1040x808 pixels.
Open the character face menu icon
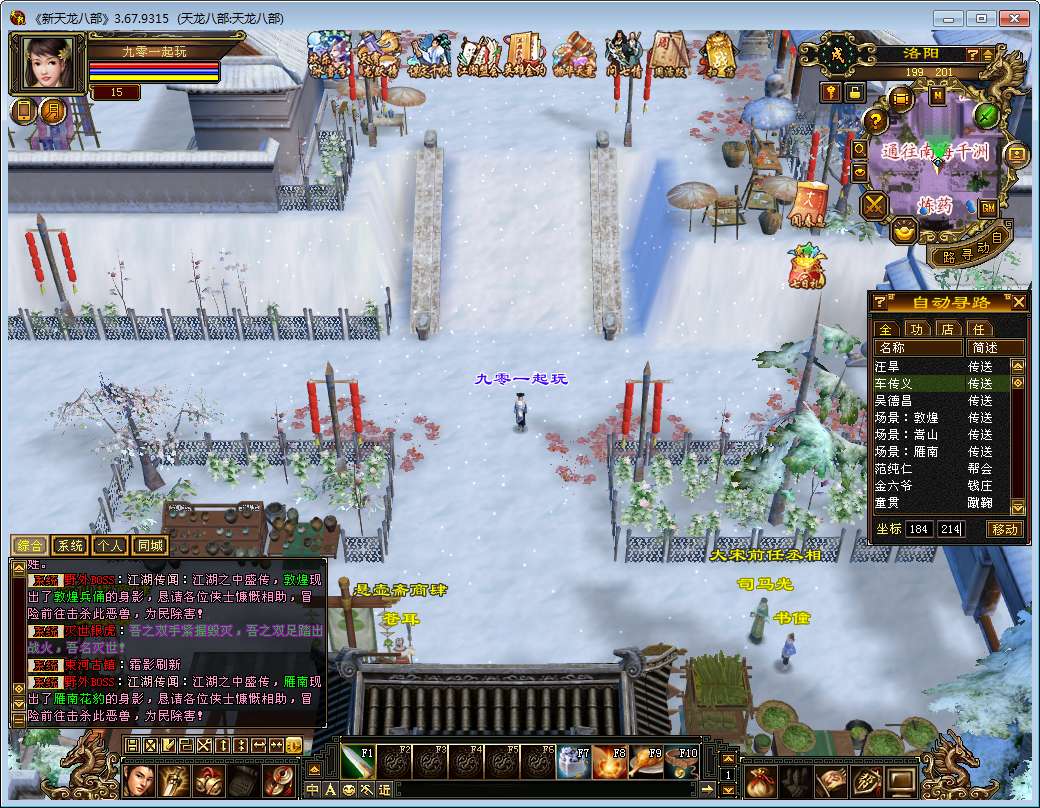coord(140,780)
